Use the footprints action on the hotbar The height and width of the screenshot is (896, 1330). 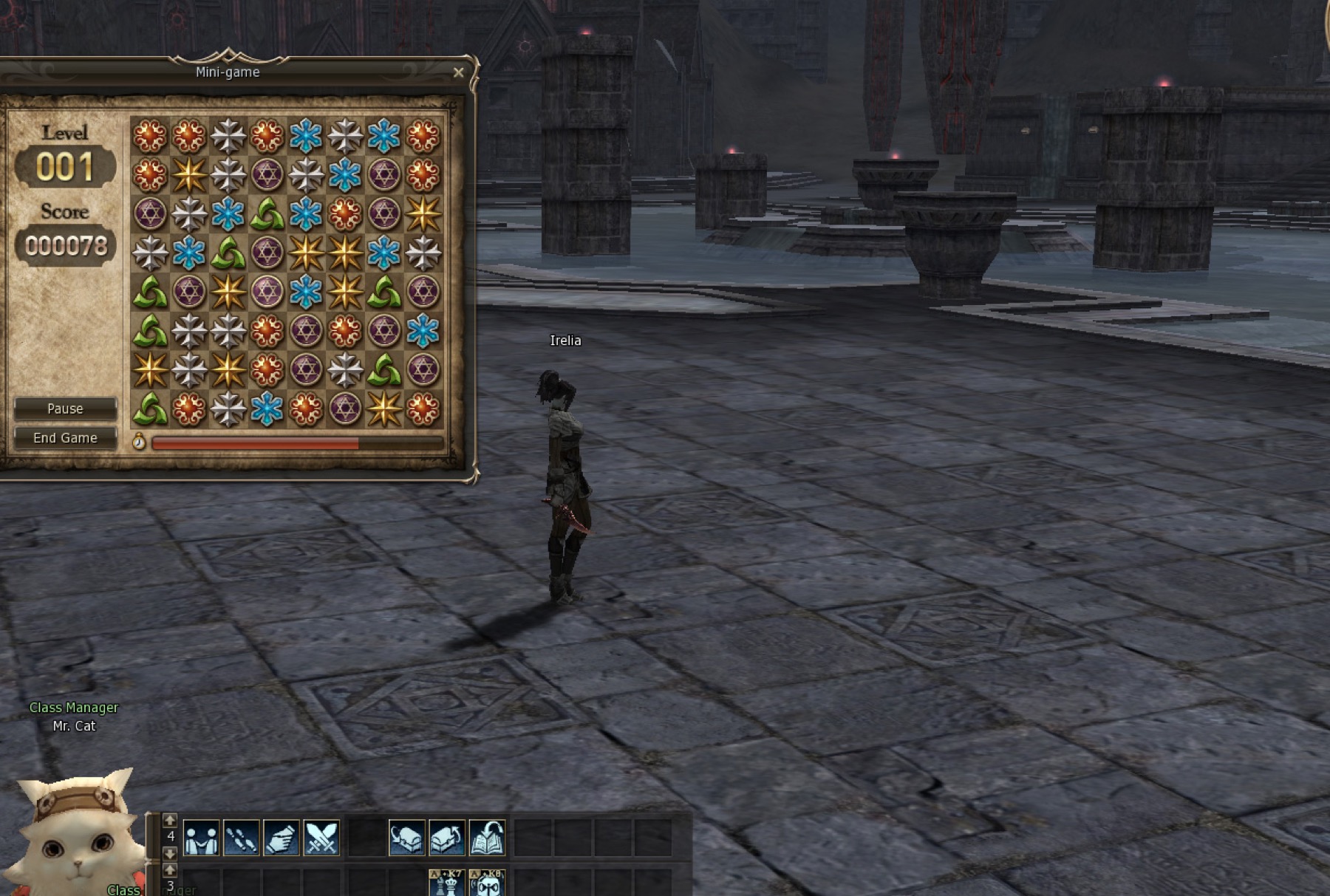tap(241, 838)
